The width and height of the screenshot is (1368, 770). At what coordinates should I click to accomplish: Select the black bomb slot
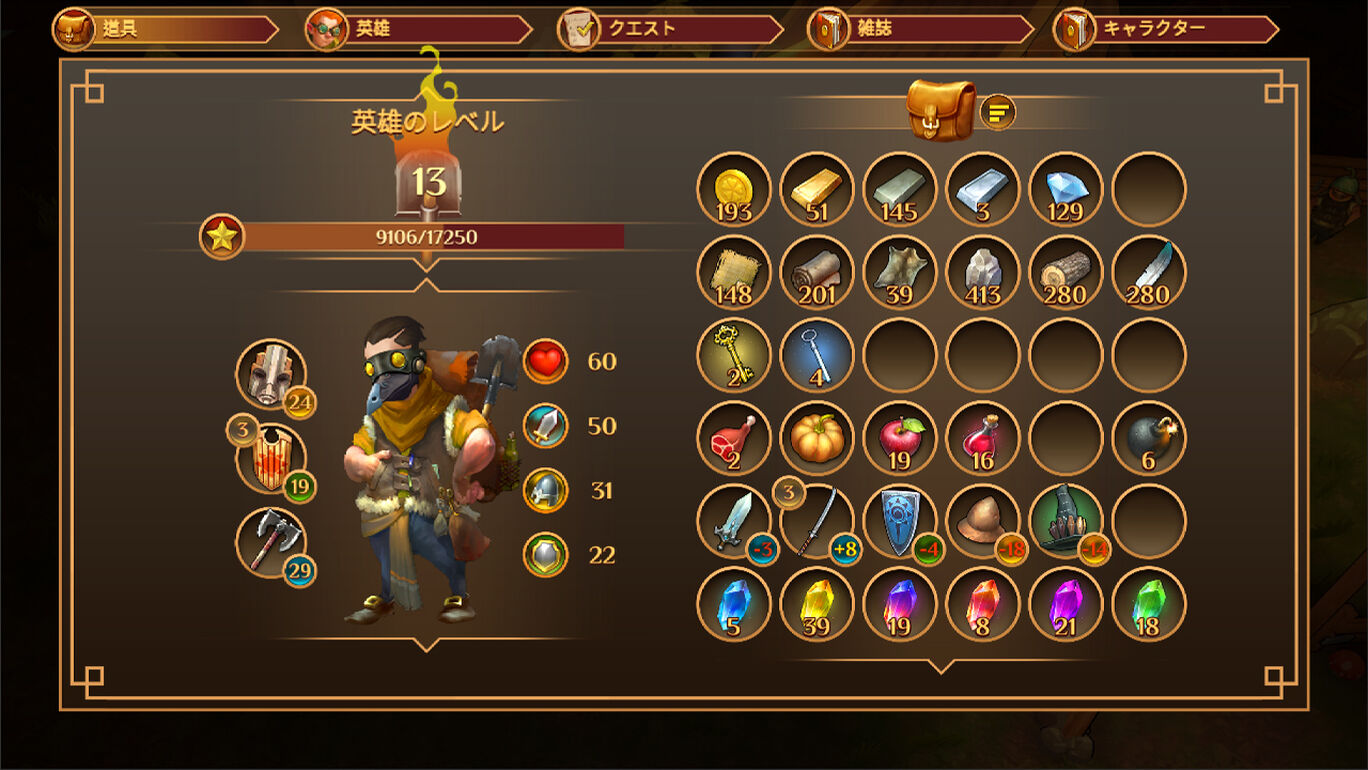(1149, 438)
